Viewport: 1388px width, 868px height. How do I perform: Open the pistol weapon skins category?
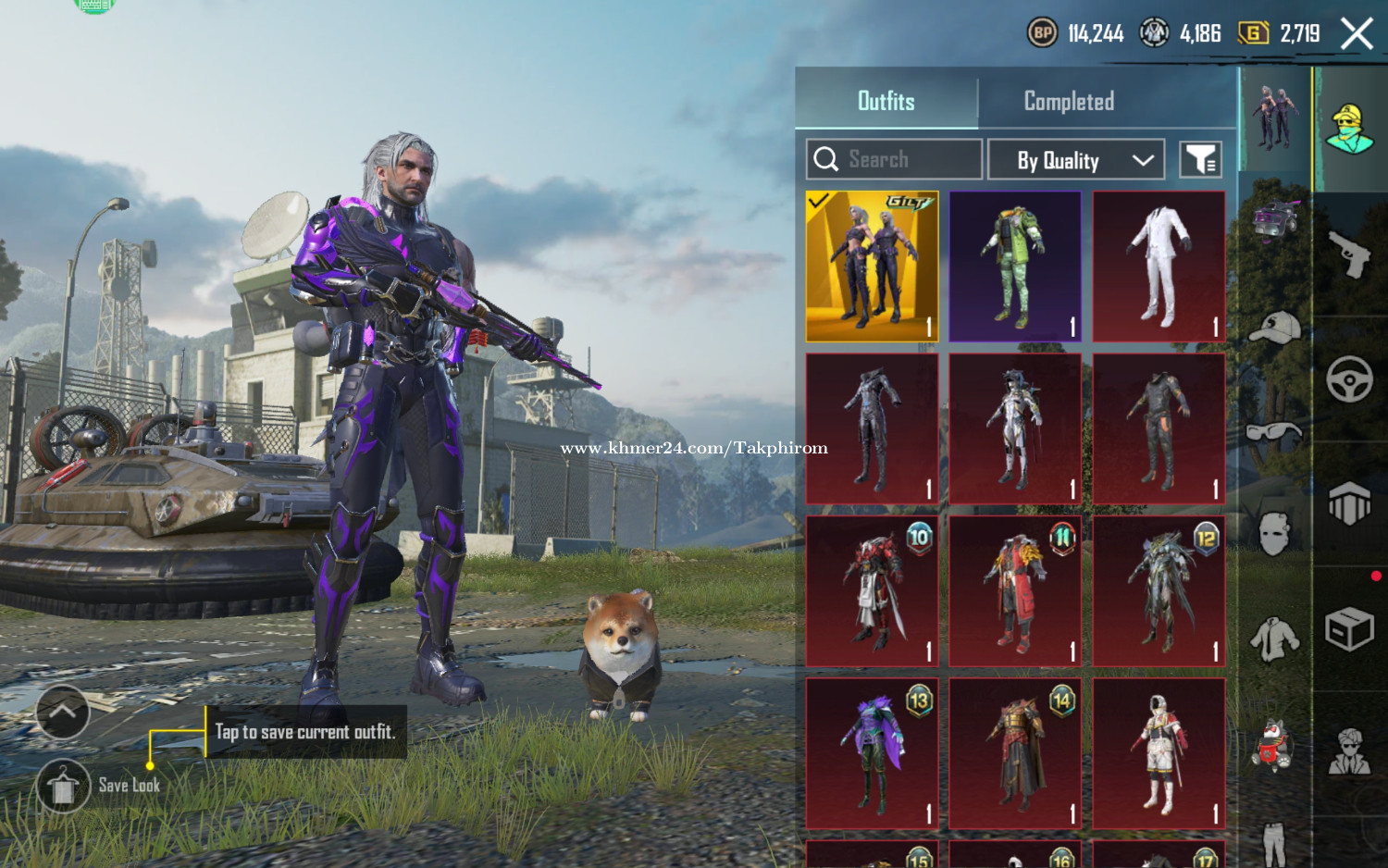pos(1349,254)
